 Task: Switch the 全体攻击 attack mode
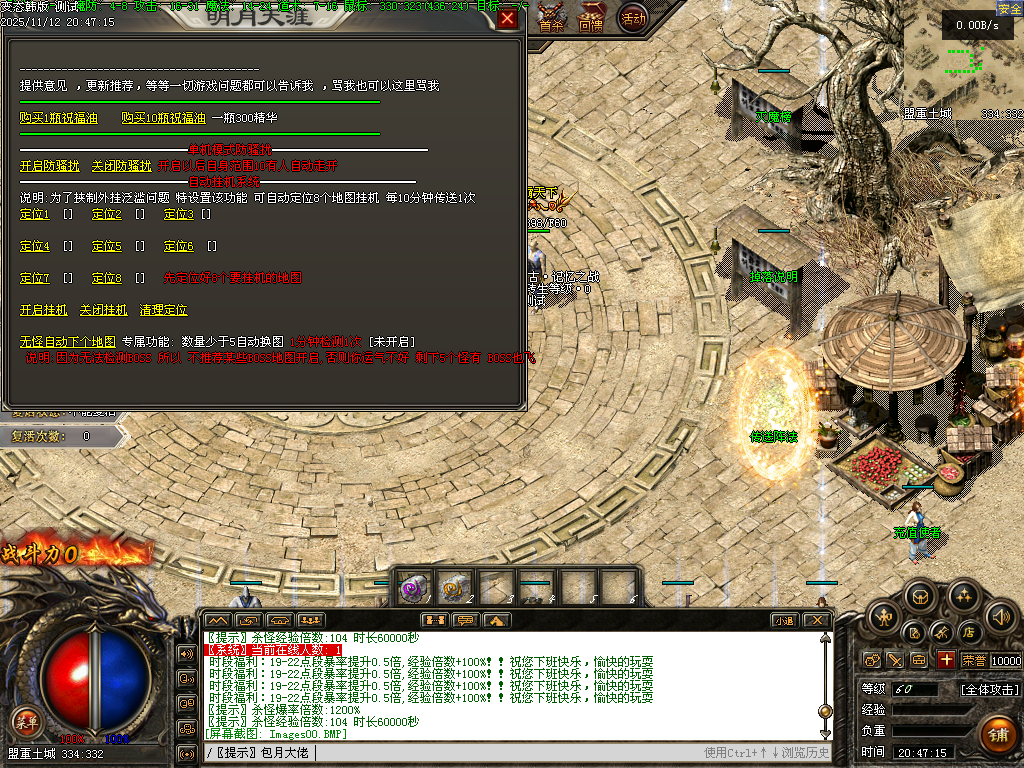pyautogui.click(x=990, y=690)
